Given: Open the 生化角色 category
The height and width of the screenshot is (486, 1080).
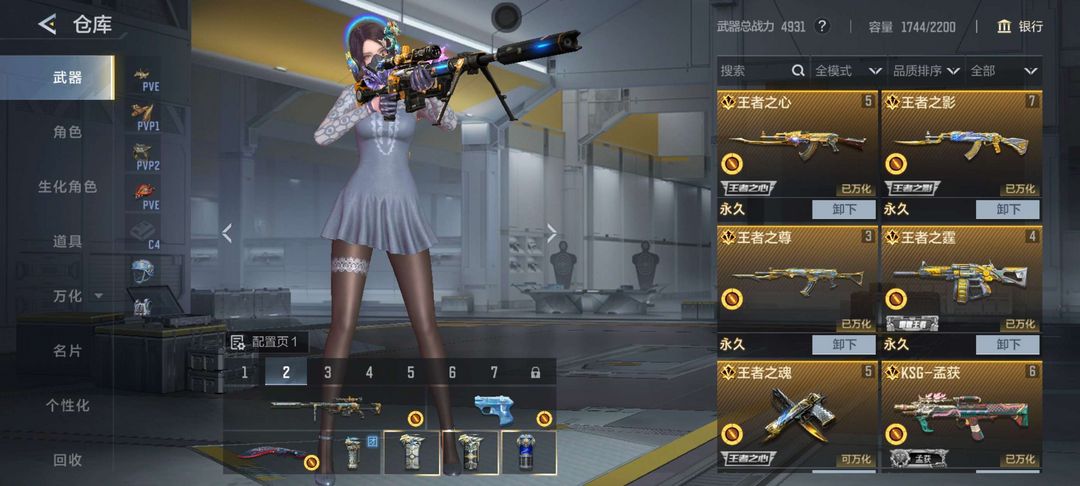Looking at the screenshot, I should 67,187.
